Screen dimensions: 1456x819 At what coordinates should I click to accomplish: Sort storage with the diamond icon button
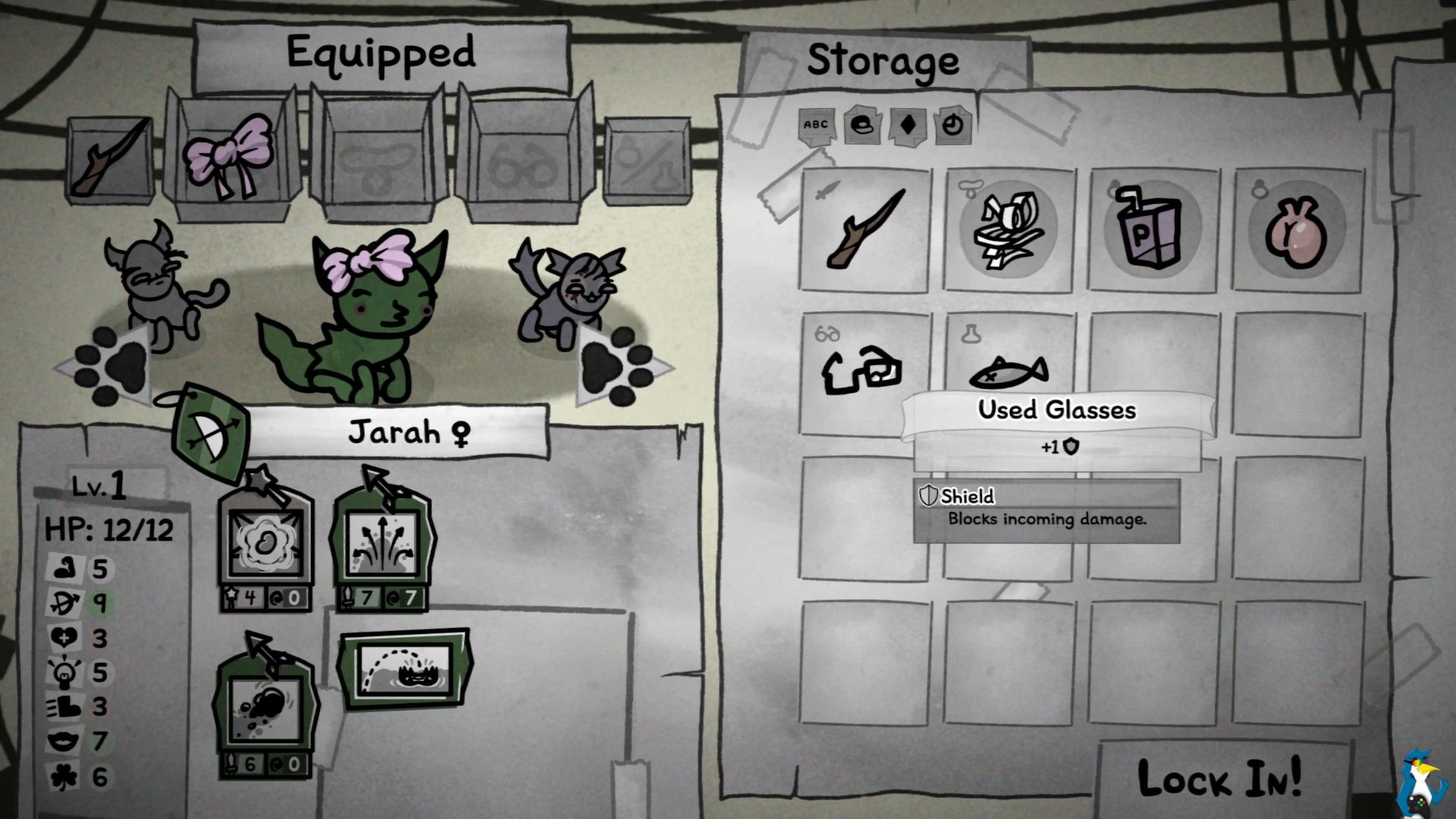[908, 124]
